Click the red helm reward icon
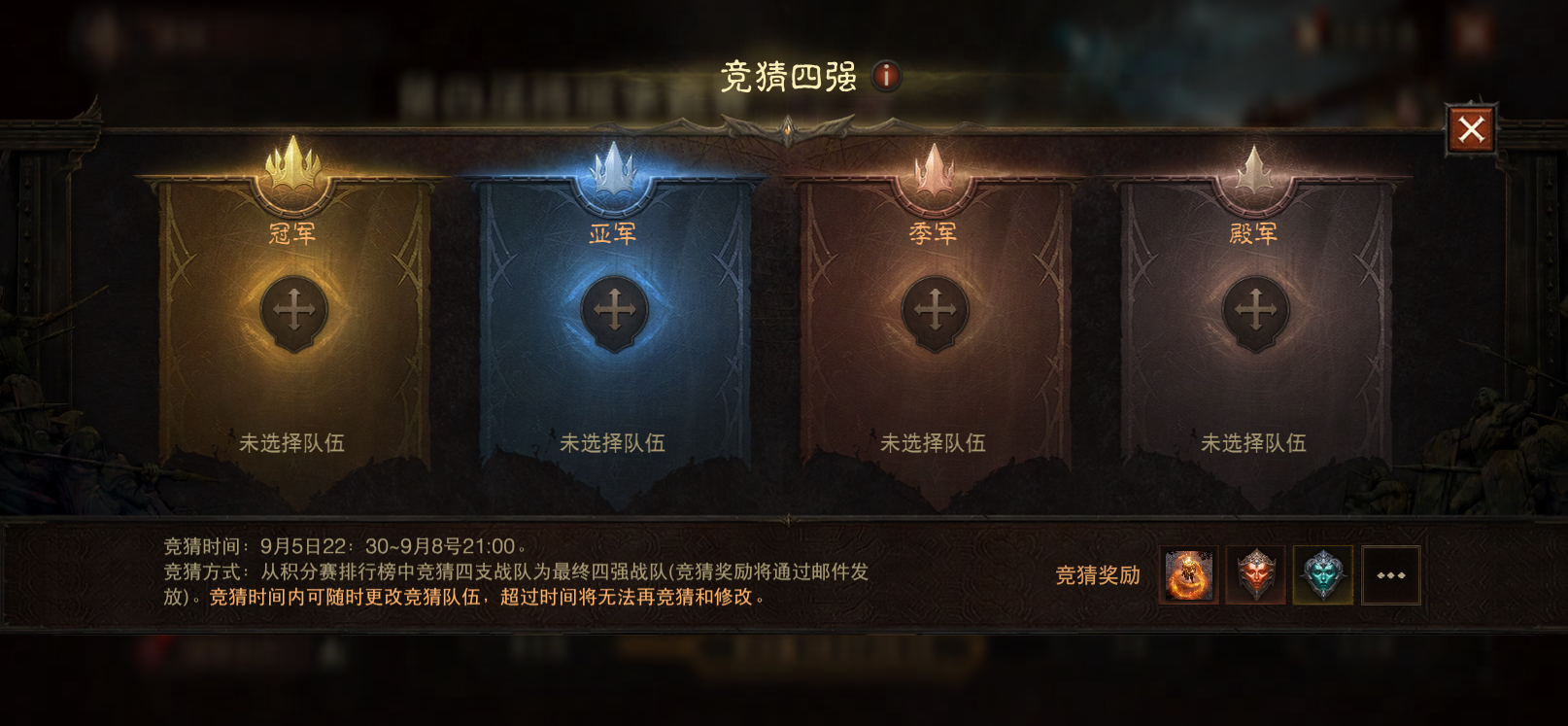This screenshot has height=726, width=1568. (x=1257, y=575)
